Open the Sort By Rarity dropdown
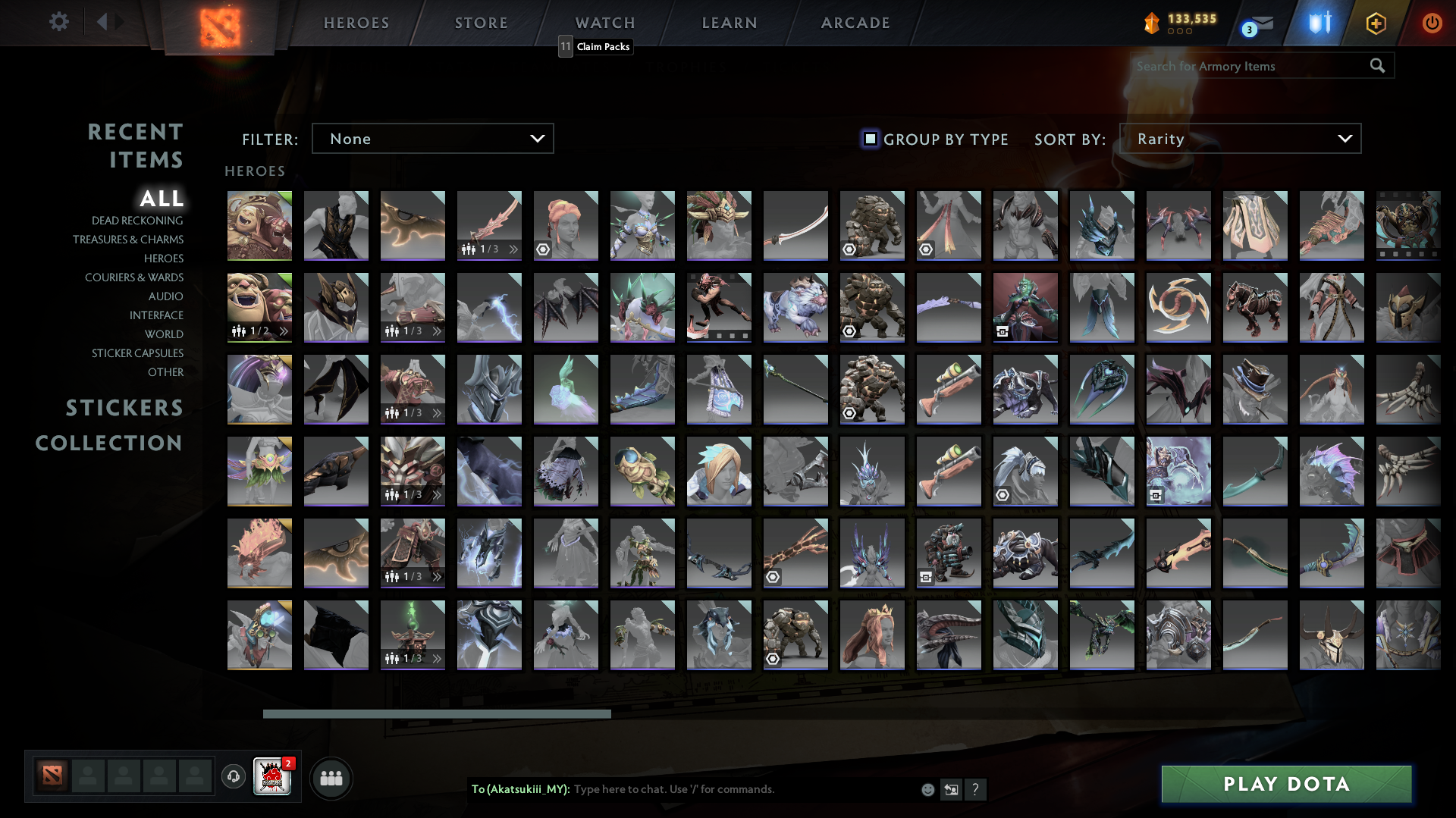This screenshot has width=1456, height=818. pos(1241,138)
